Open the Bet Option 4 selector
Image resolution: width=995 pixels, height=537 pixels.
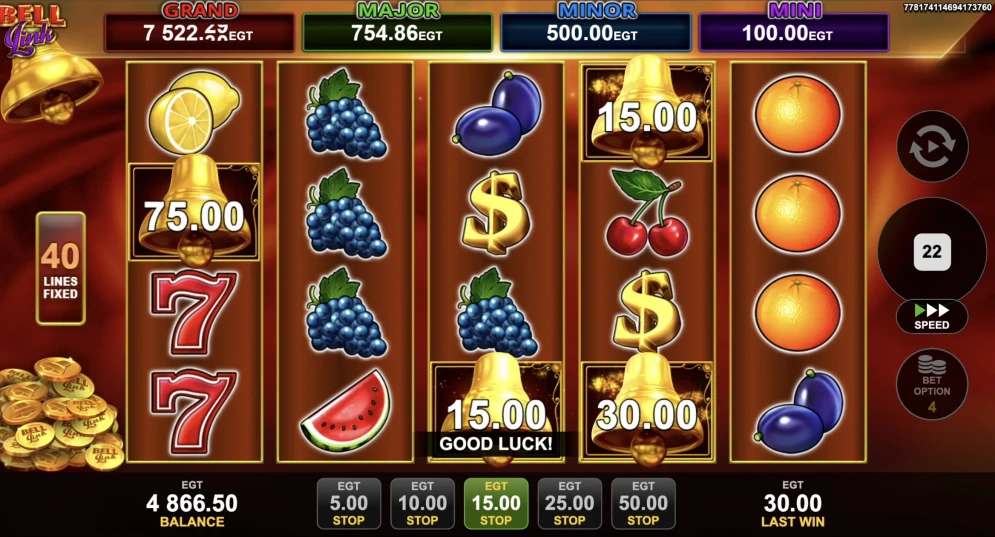point(932,383)
